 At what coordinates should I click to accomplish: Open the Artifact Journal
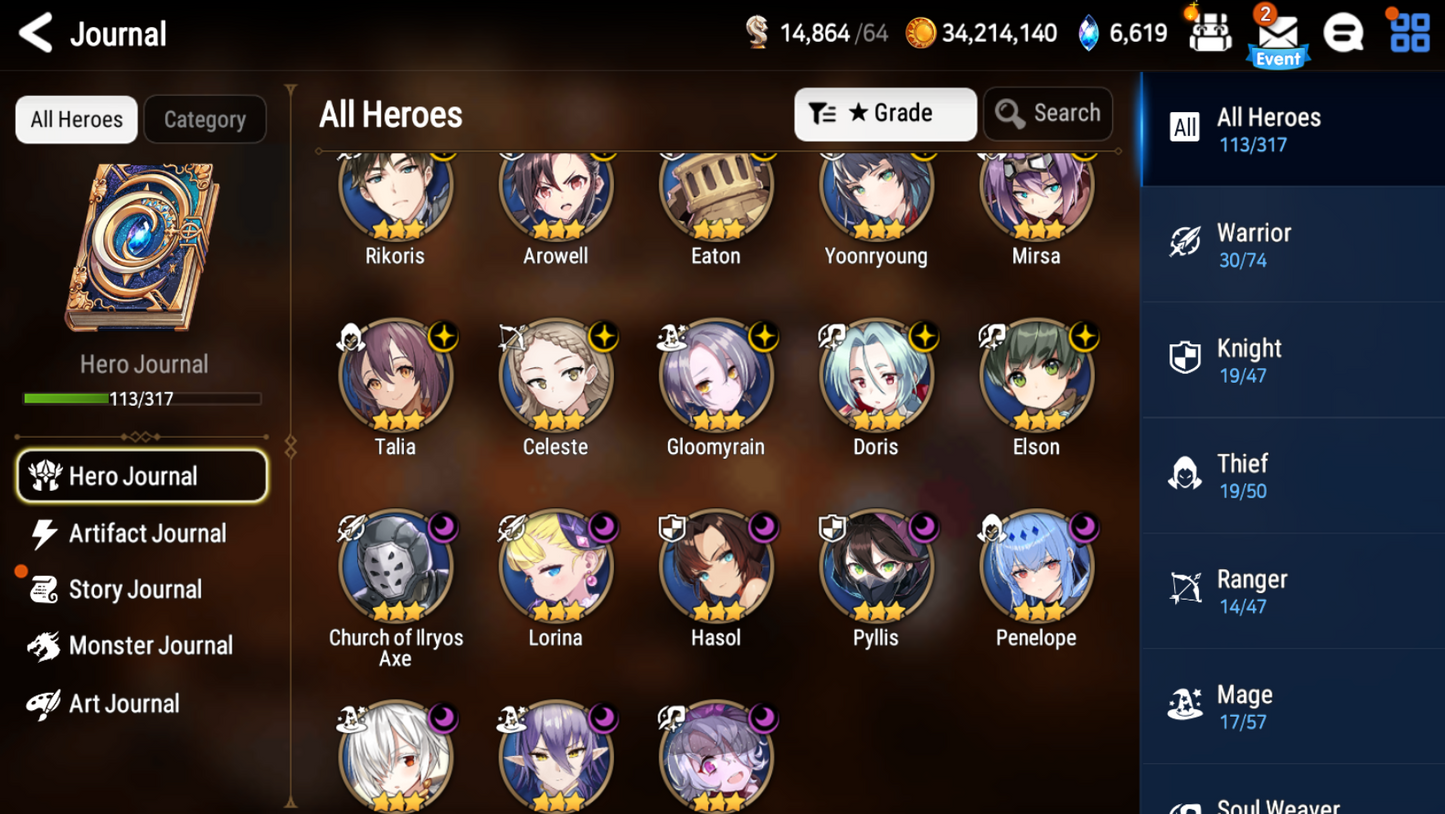pyautogui.click(x=146, y=533)
